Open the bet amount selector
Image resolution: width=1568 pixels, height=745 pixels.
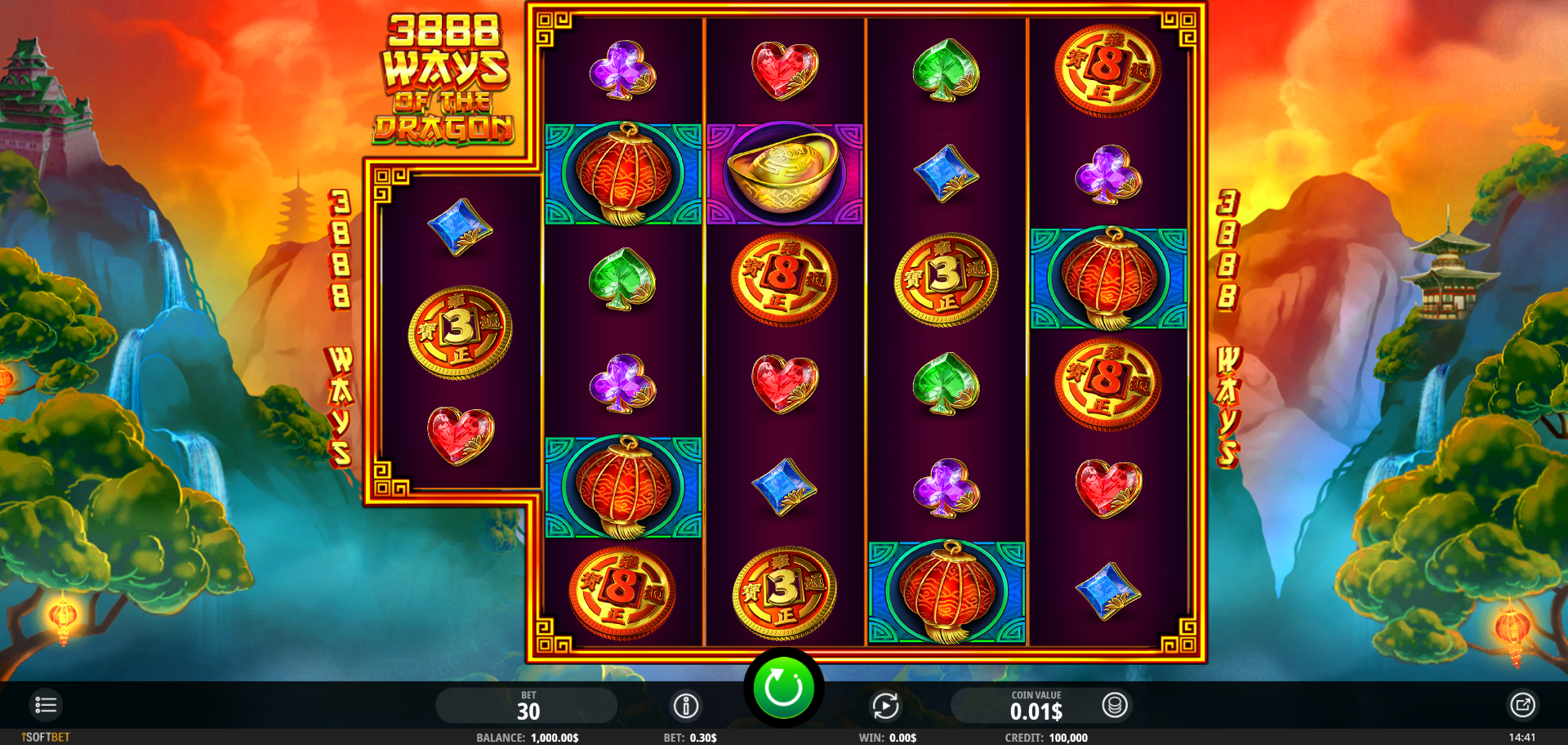click(x=527, y=706)
